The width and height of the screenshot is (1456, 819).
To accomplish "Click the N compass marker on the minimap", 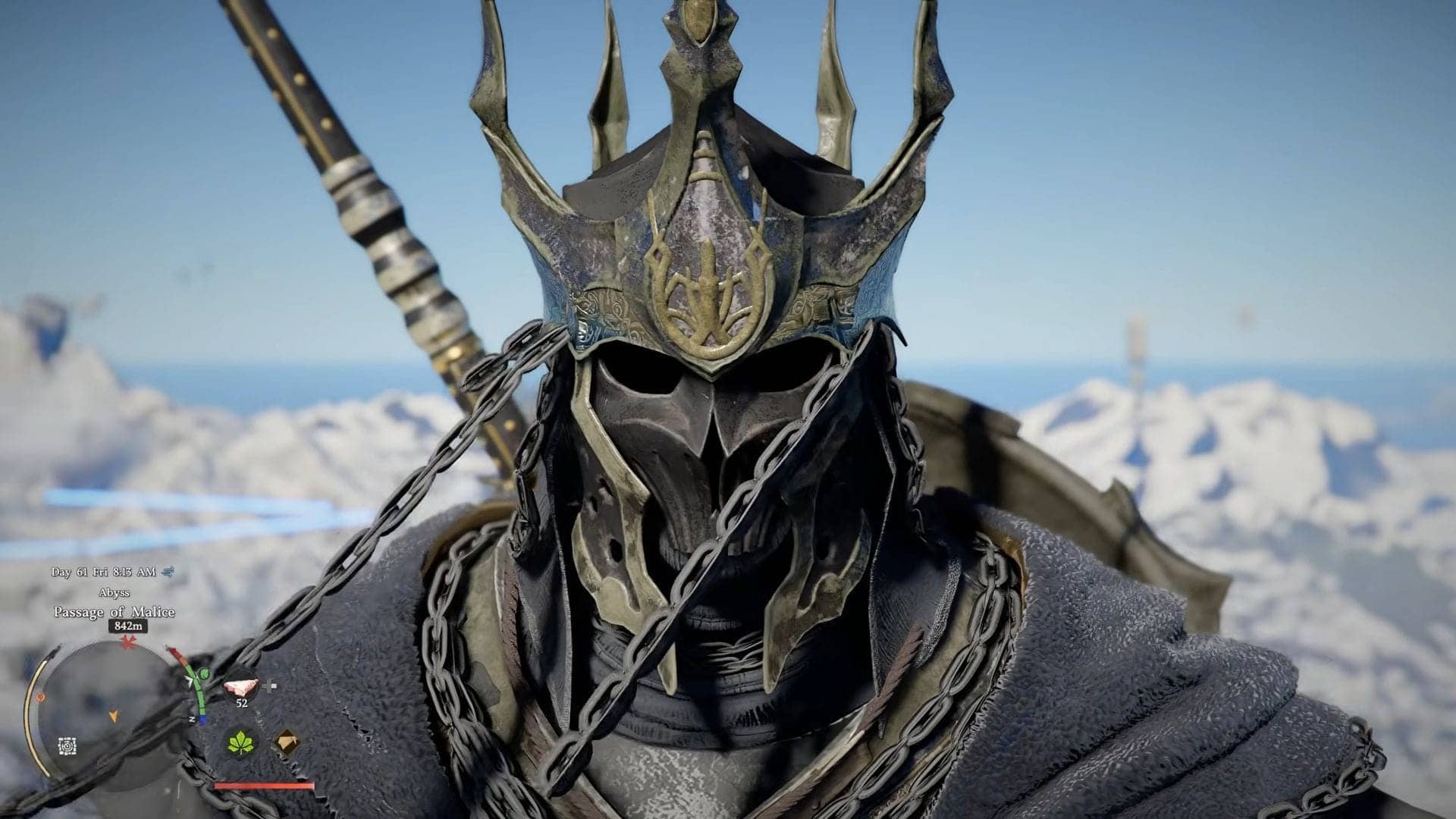I will coord(192,717).
